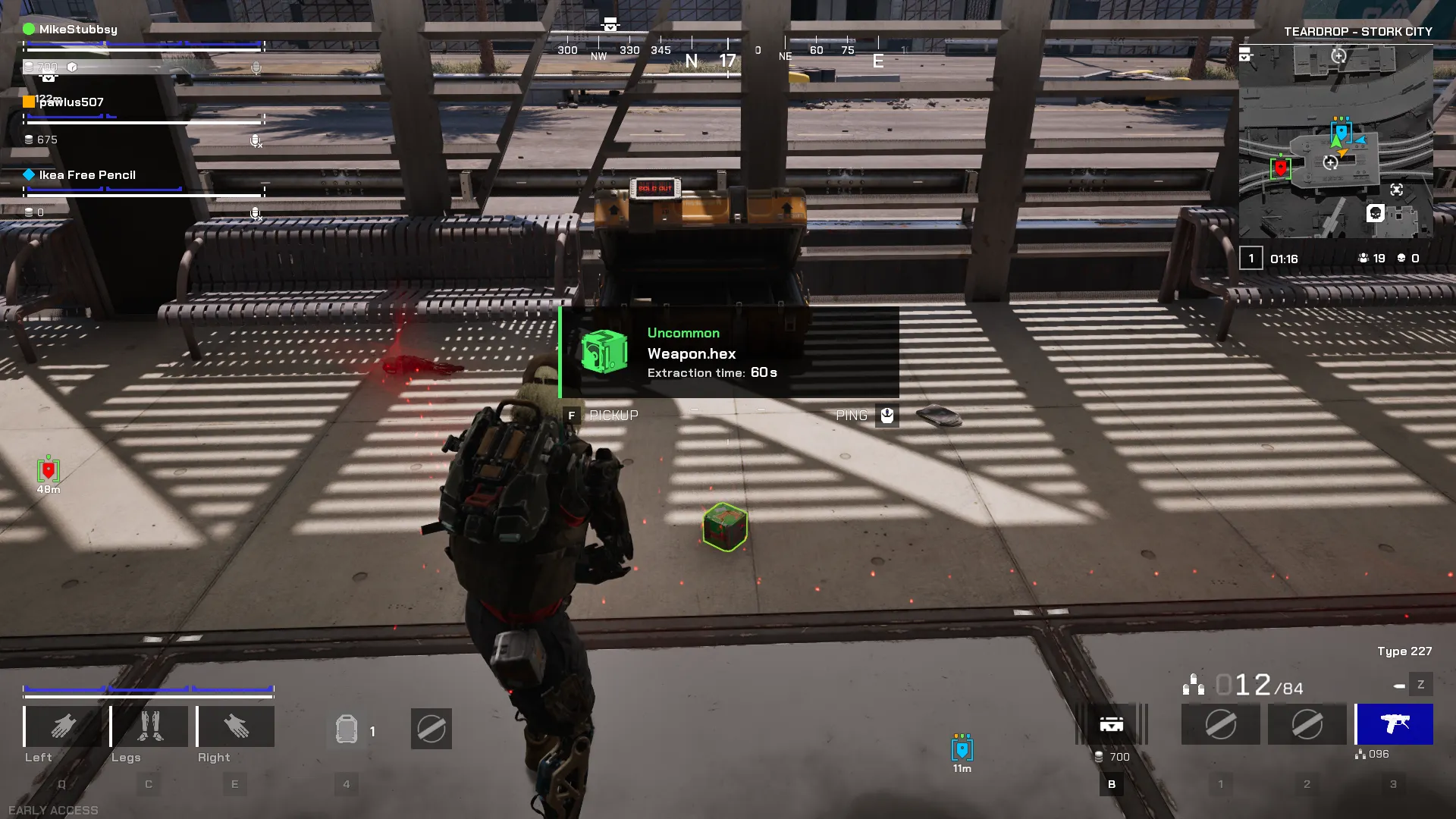Select the Right arm ability slot
The image size is (1456, 819).
point(236,726)
